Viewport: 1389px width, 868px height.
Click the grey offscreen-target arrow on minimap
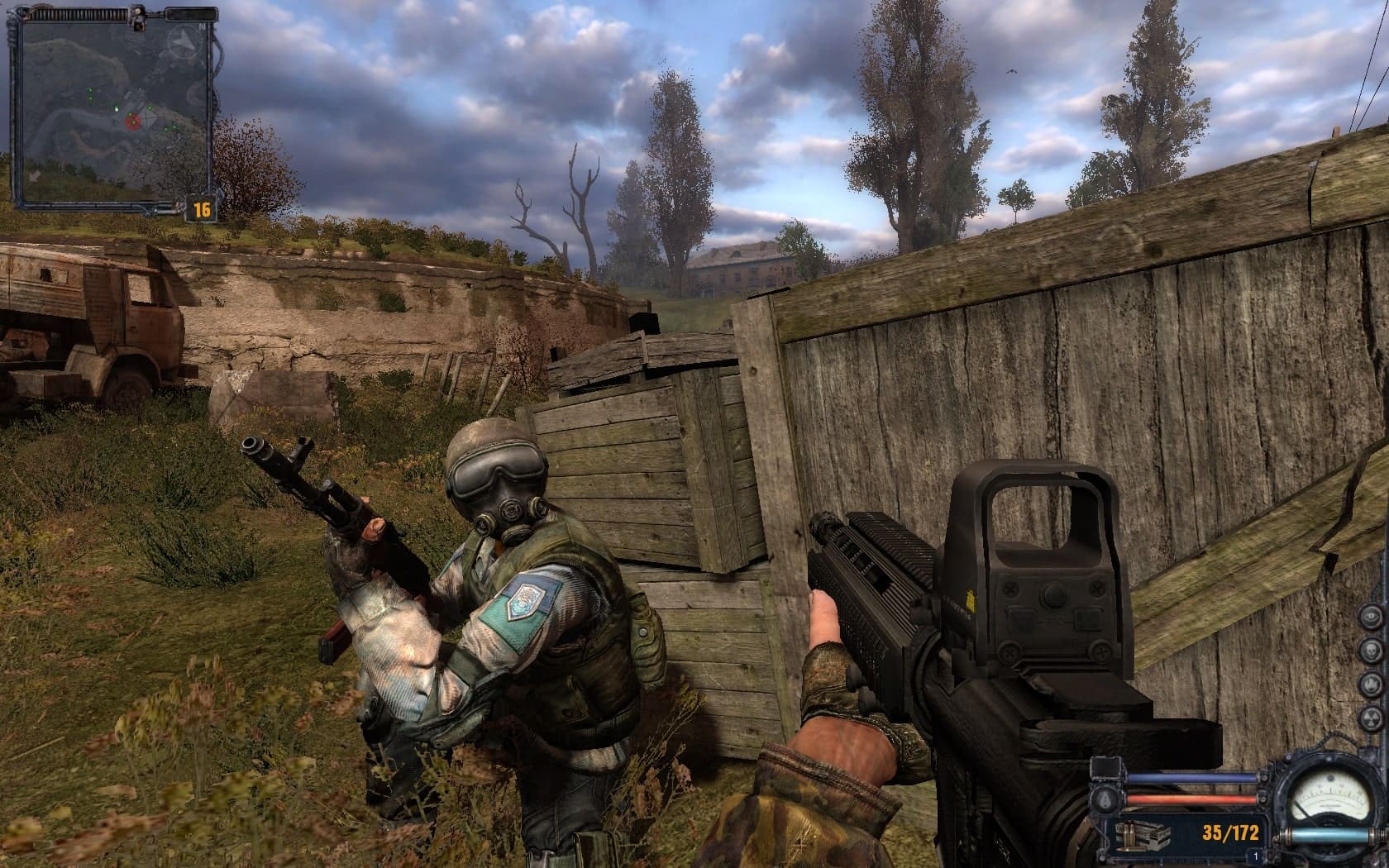click(34, 176)
